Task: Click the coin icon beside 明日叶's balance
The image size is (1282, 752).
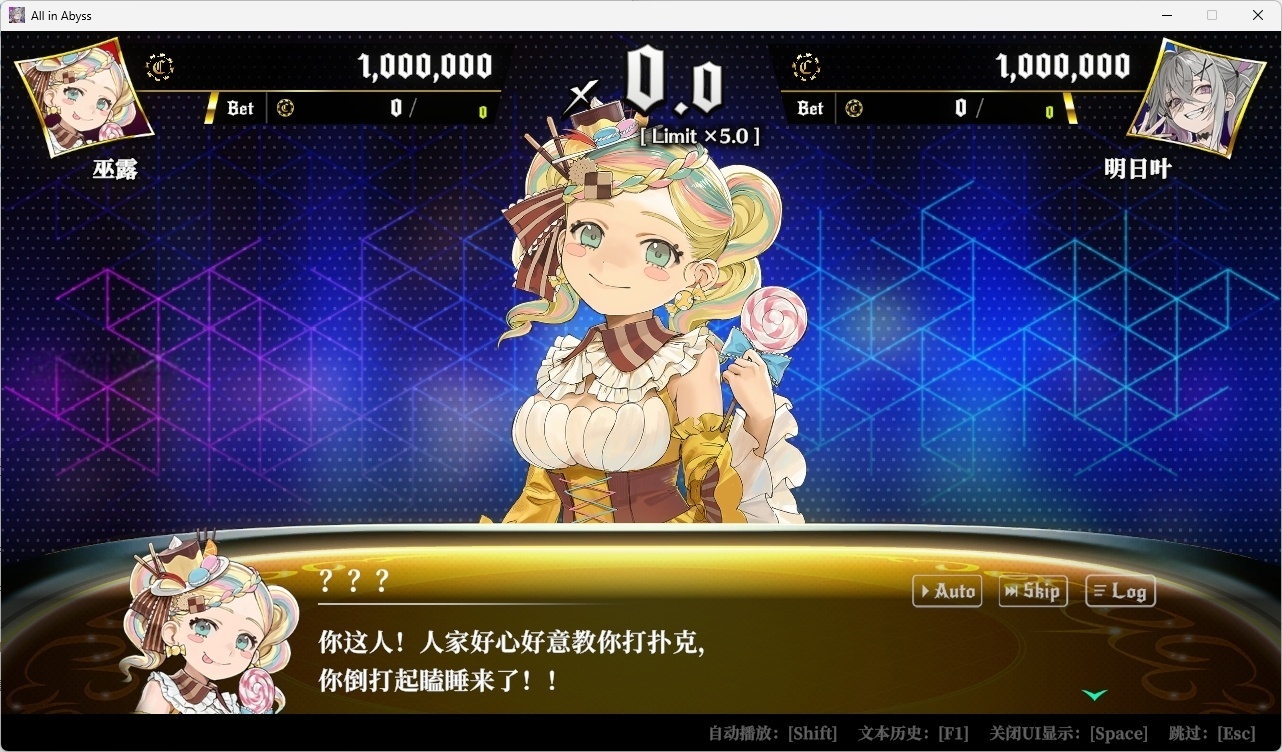Action: click(806, 66)
